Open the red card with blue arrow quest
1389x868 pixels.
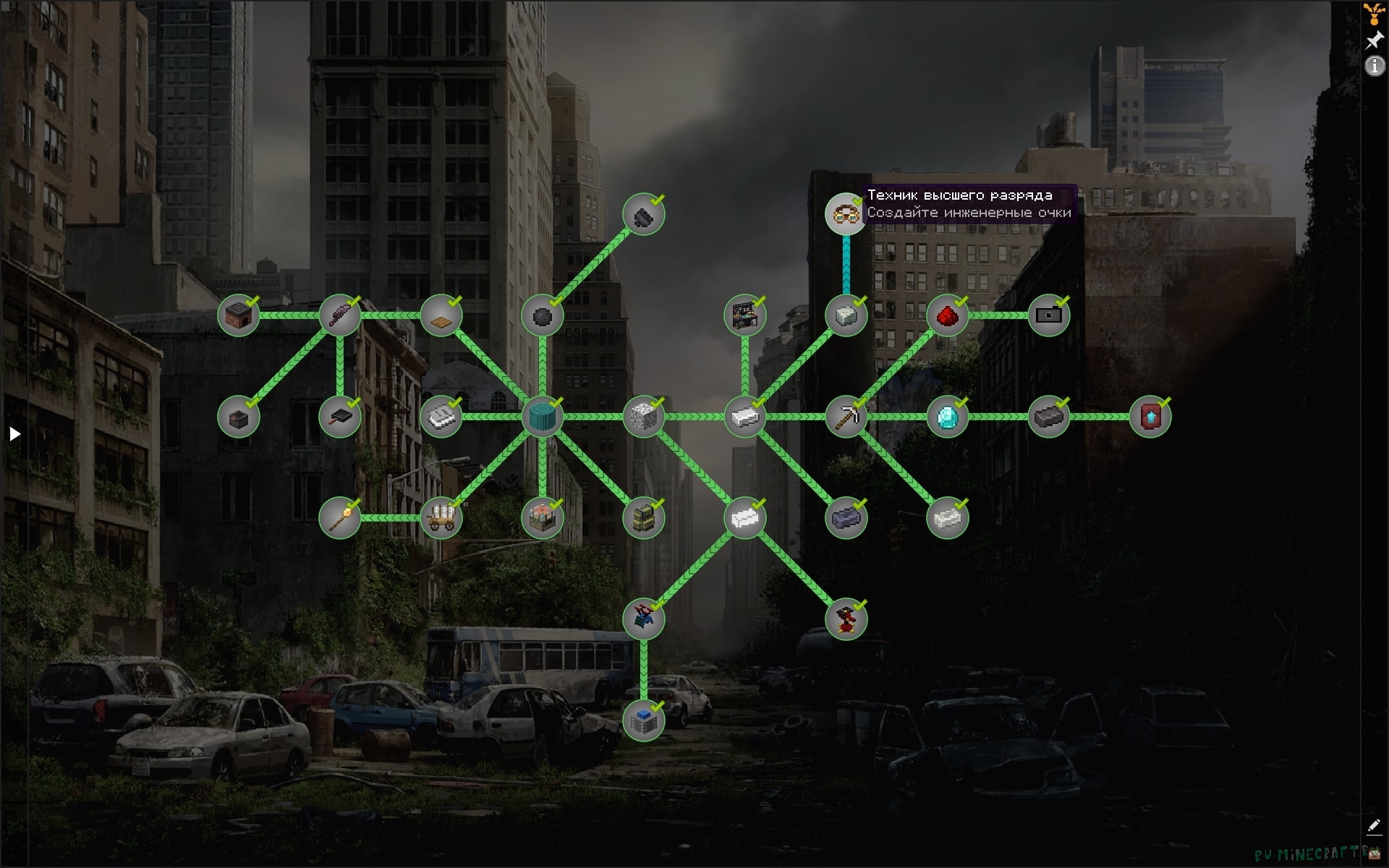pos(1150,417)
